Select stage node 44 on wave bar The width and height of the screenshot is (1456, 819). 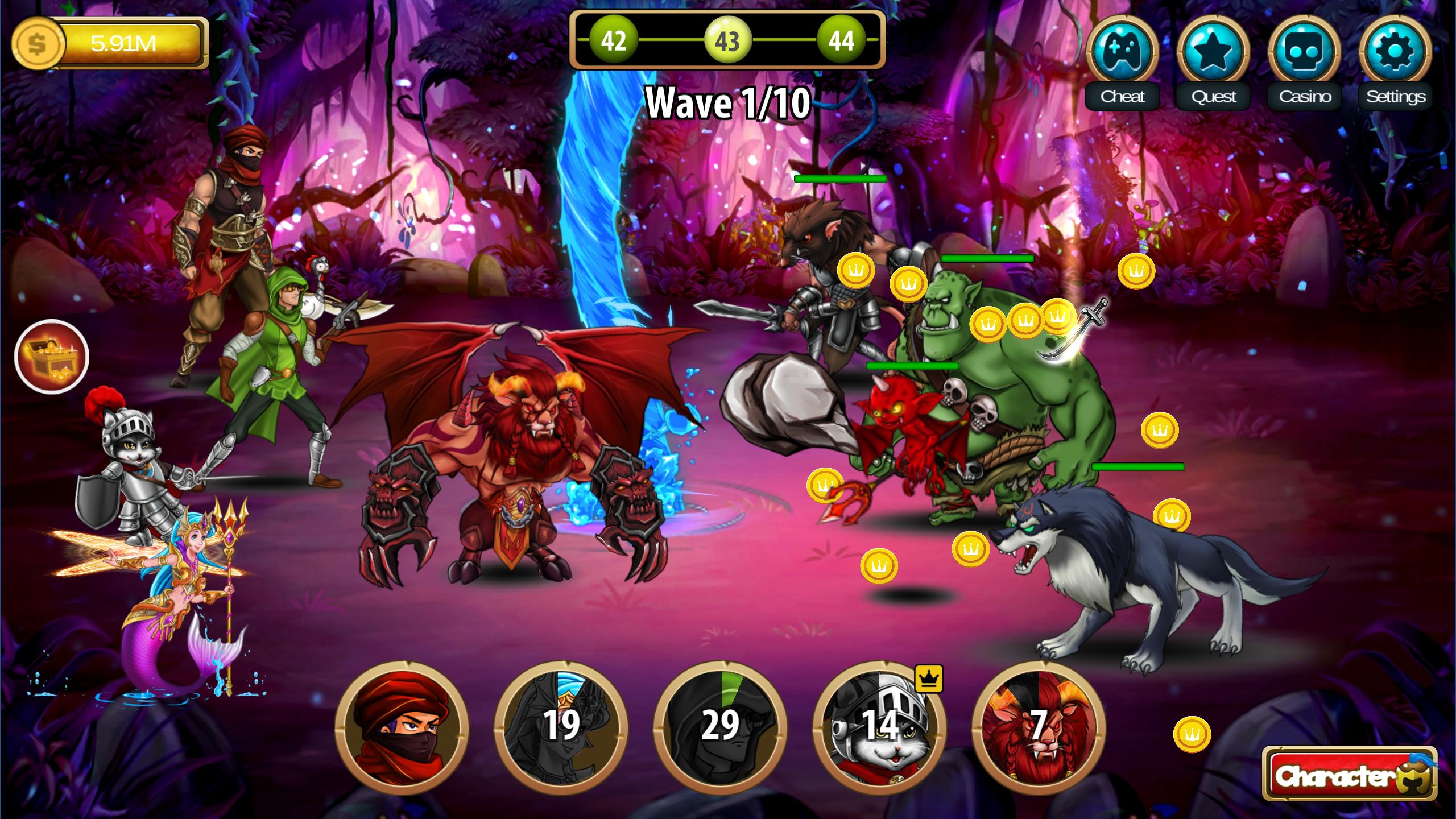pos(842,41)
